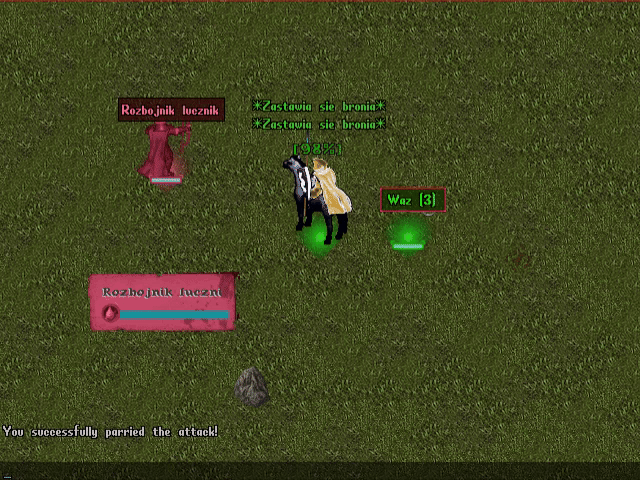Select the Waz [3] name label
Screen dimensions: 640x480
click(412, 200)
